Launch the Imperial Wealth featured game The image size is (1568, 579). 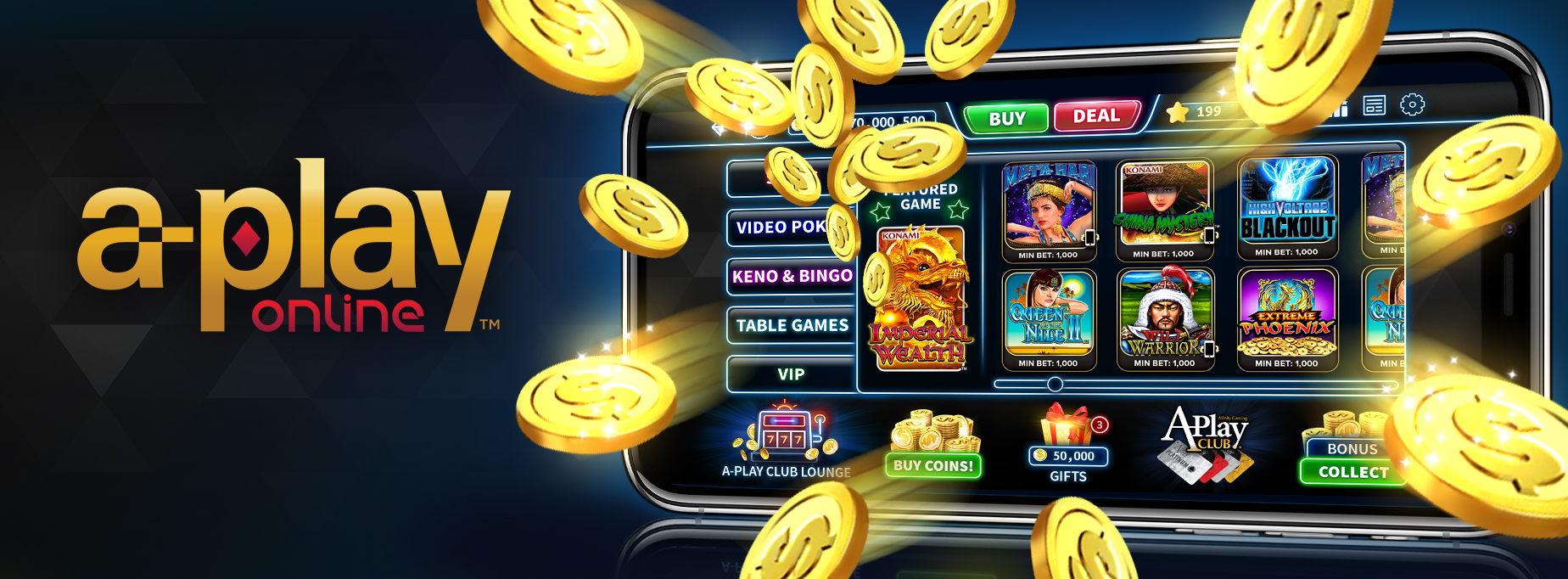[x=920, y=299]
